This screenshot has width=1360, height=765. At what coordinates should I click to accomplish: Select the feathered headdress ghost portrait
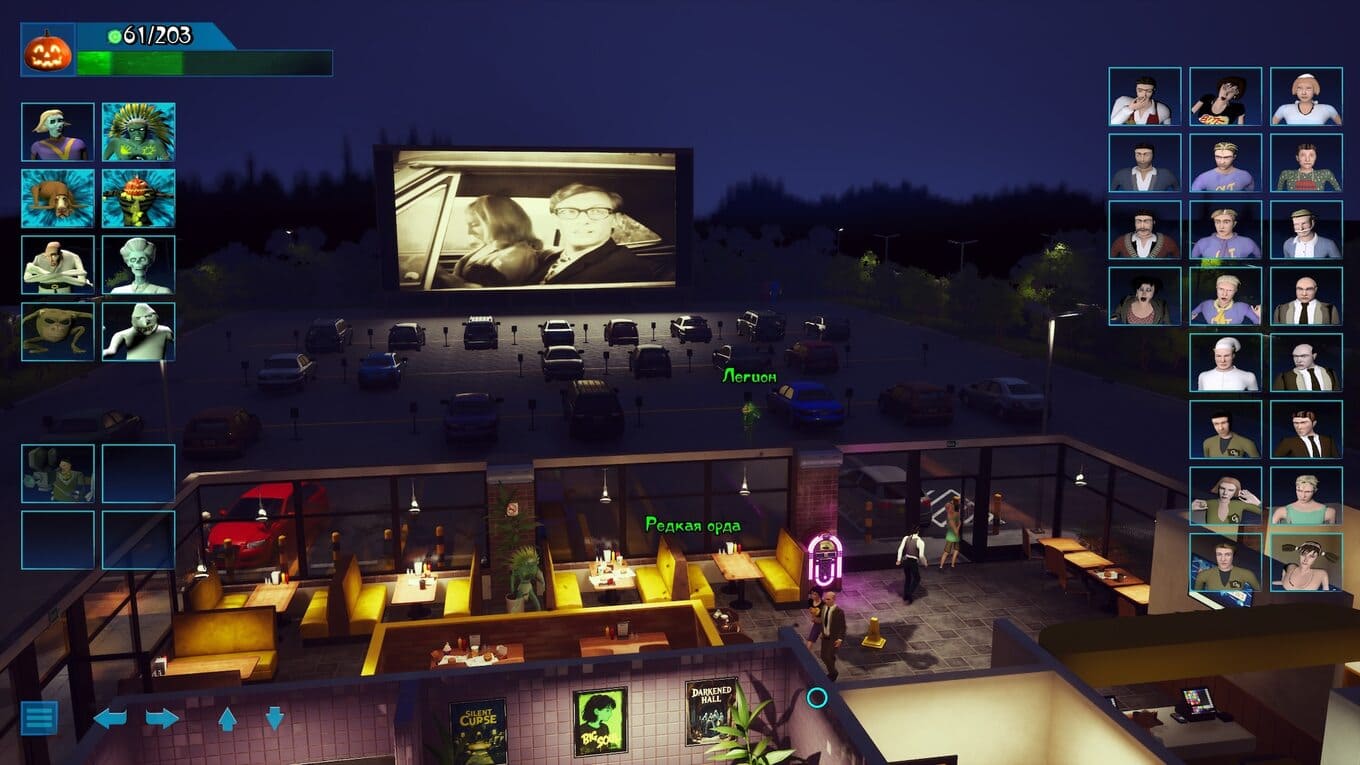[x=138, y=132]
